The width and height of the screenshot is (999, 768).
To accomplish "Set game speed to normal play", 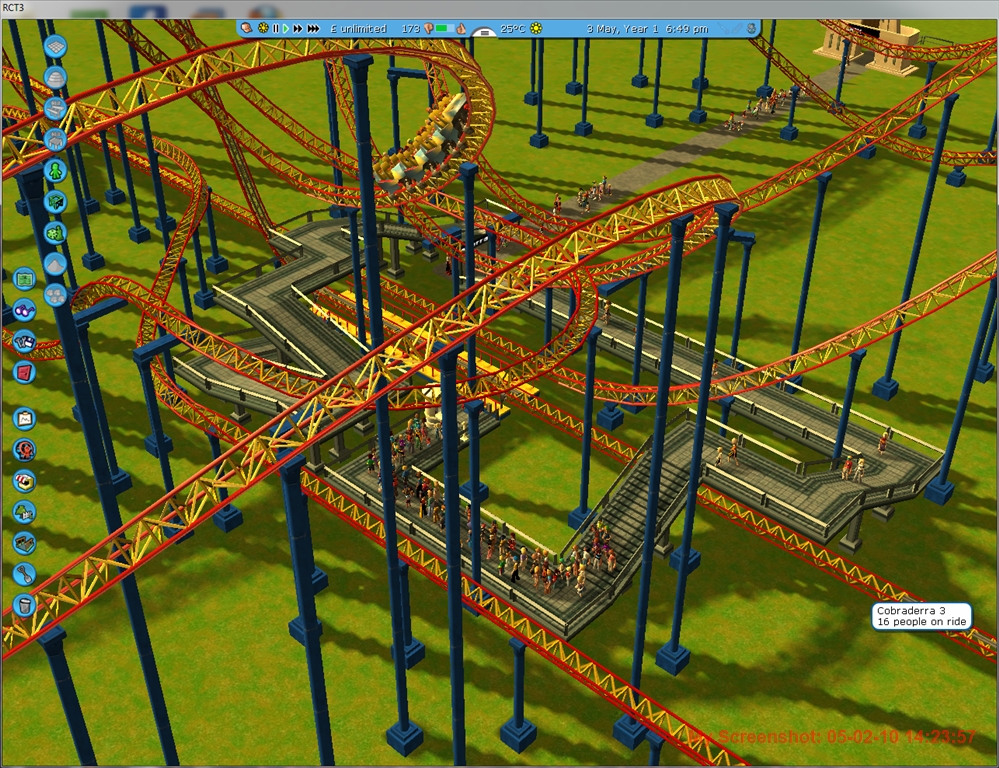I will coord(286,29).
